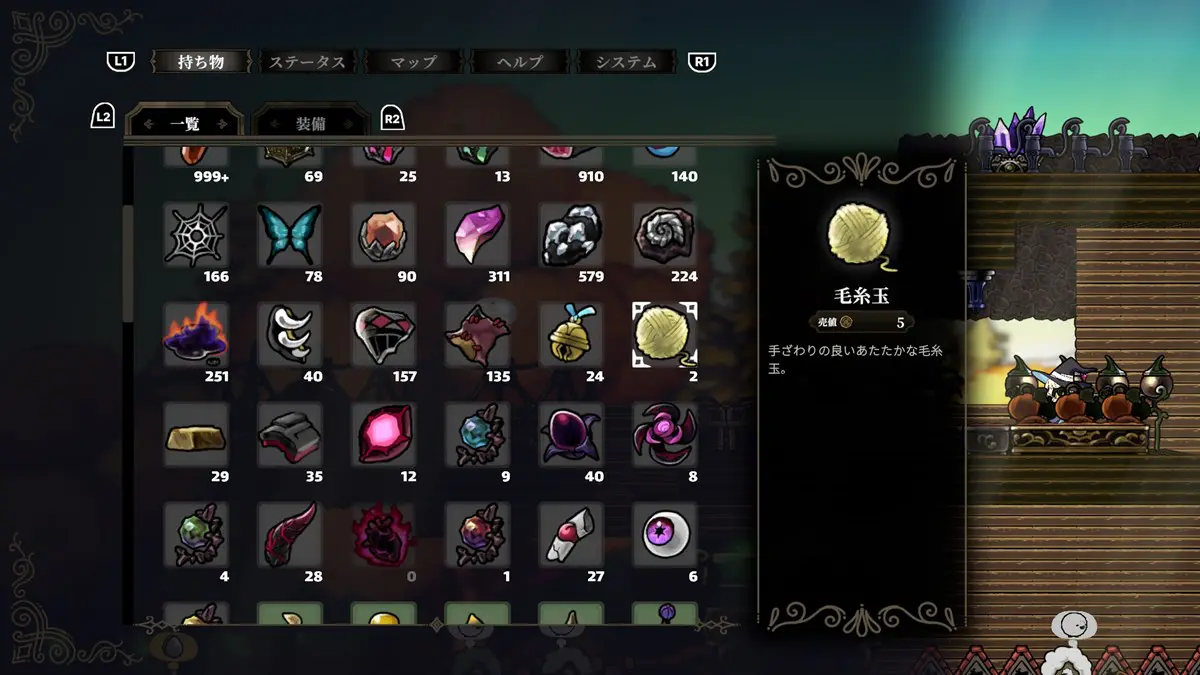Screen dimensions: 1200x675
Task: Open the マップ tab
Action: (414, 62)
